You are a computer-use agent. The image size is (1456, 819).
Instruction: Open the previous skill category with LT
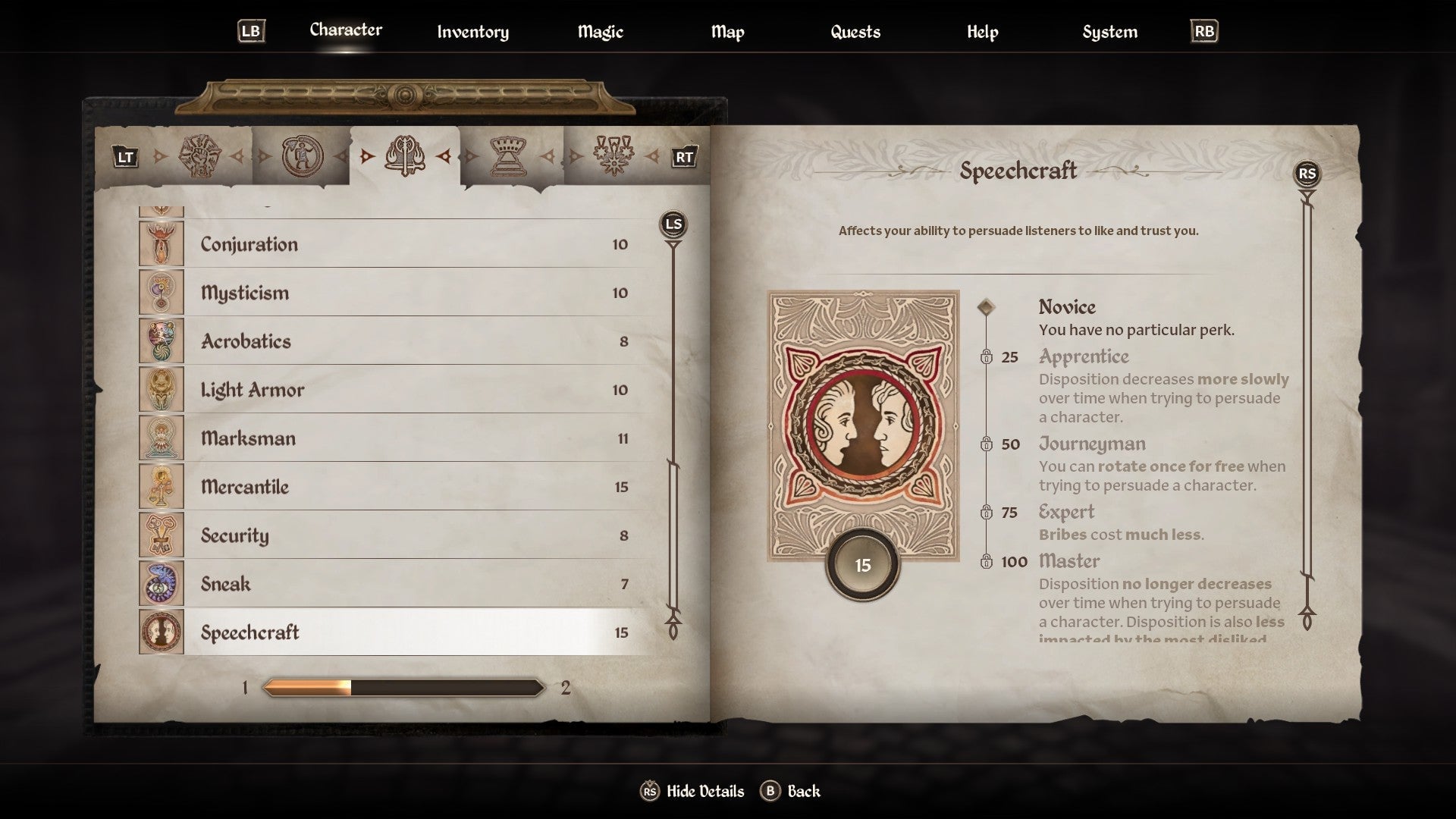[125, 158]
